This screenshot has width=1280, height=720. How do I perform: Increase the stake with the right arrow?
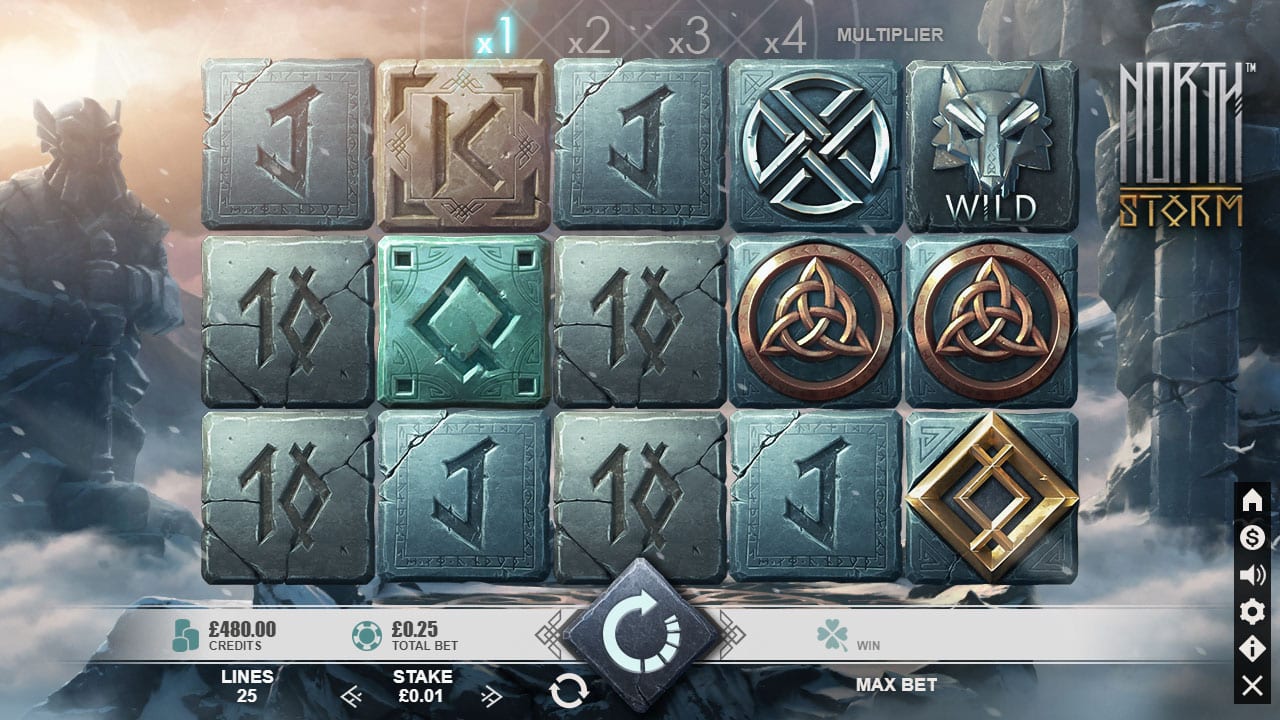491,696
